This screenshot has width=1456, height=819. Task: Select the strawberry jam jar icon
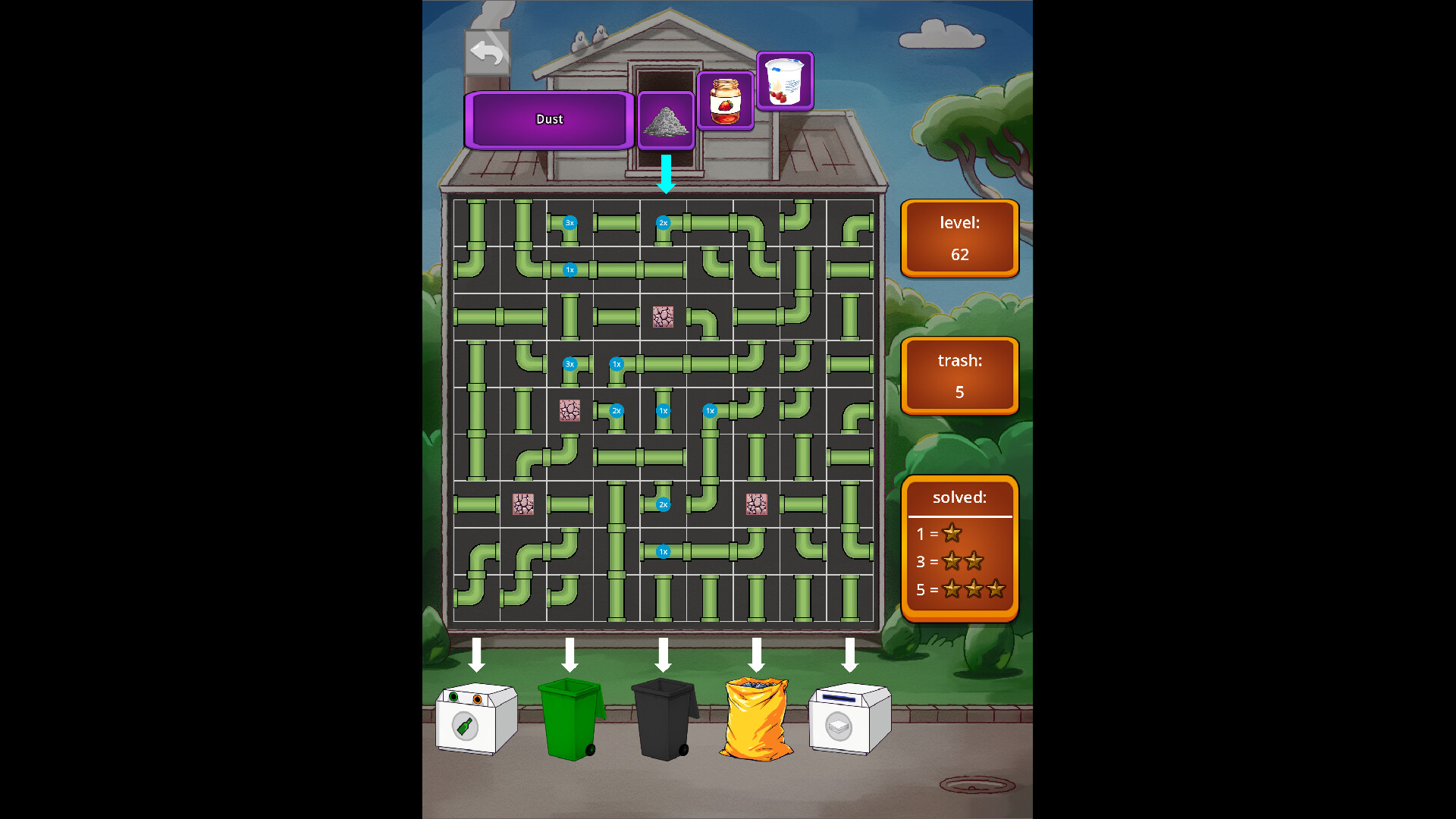pos(726,101)
